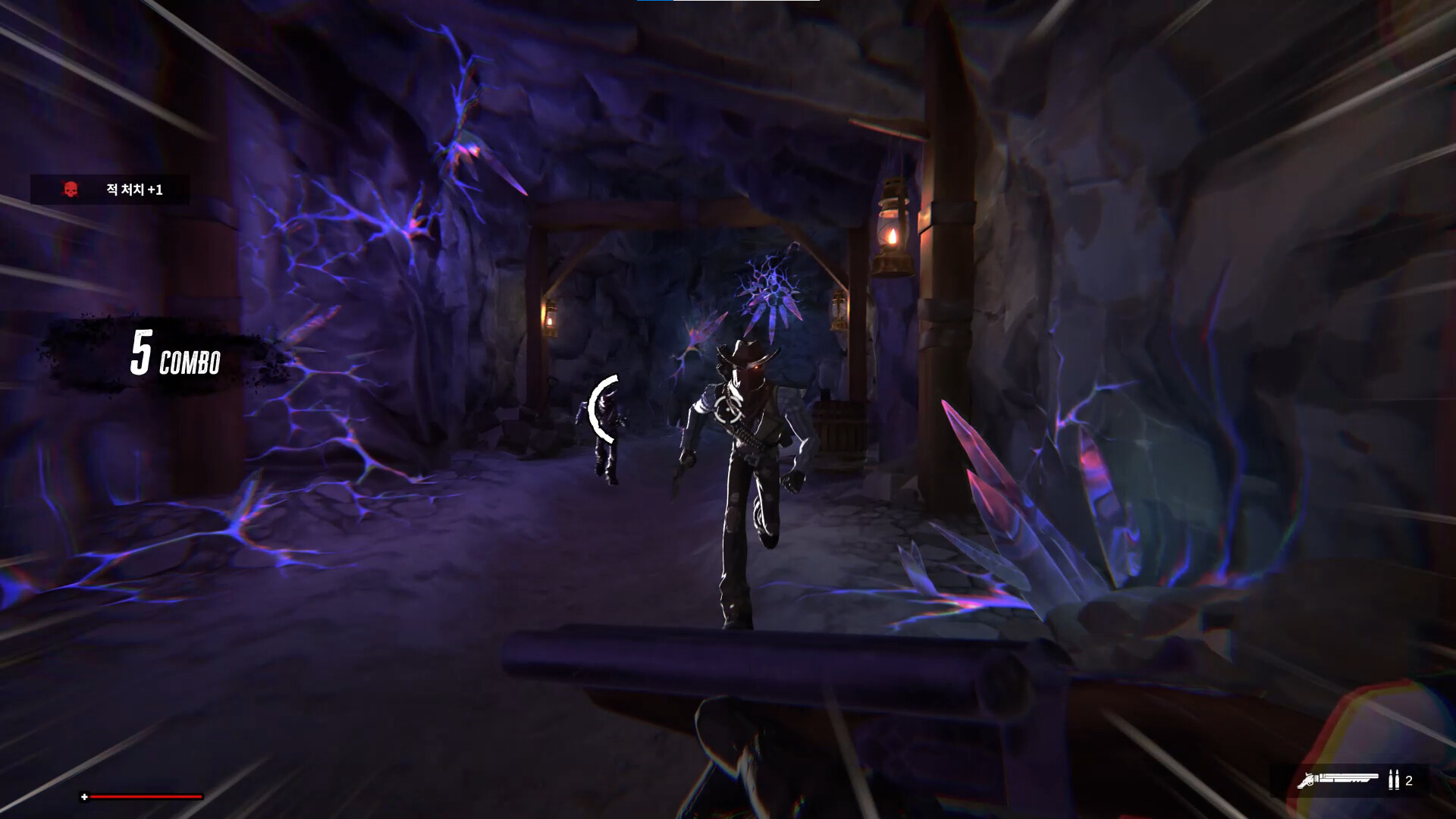Click the small plus marker on the health bar
Screen dimensions: 1456x819
[x=86, y=797]
